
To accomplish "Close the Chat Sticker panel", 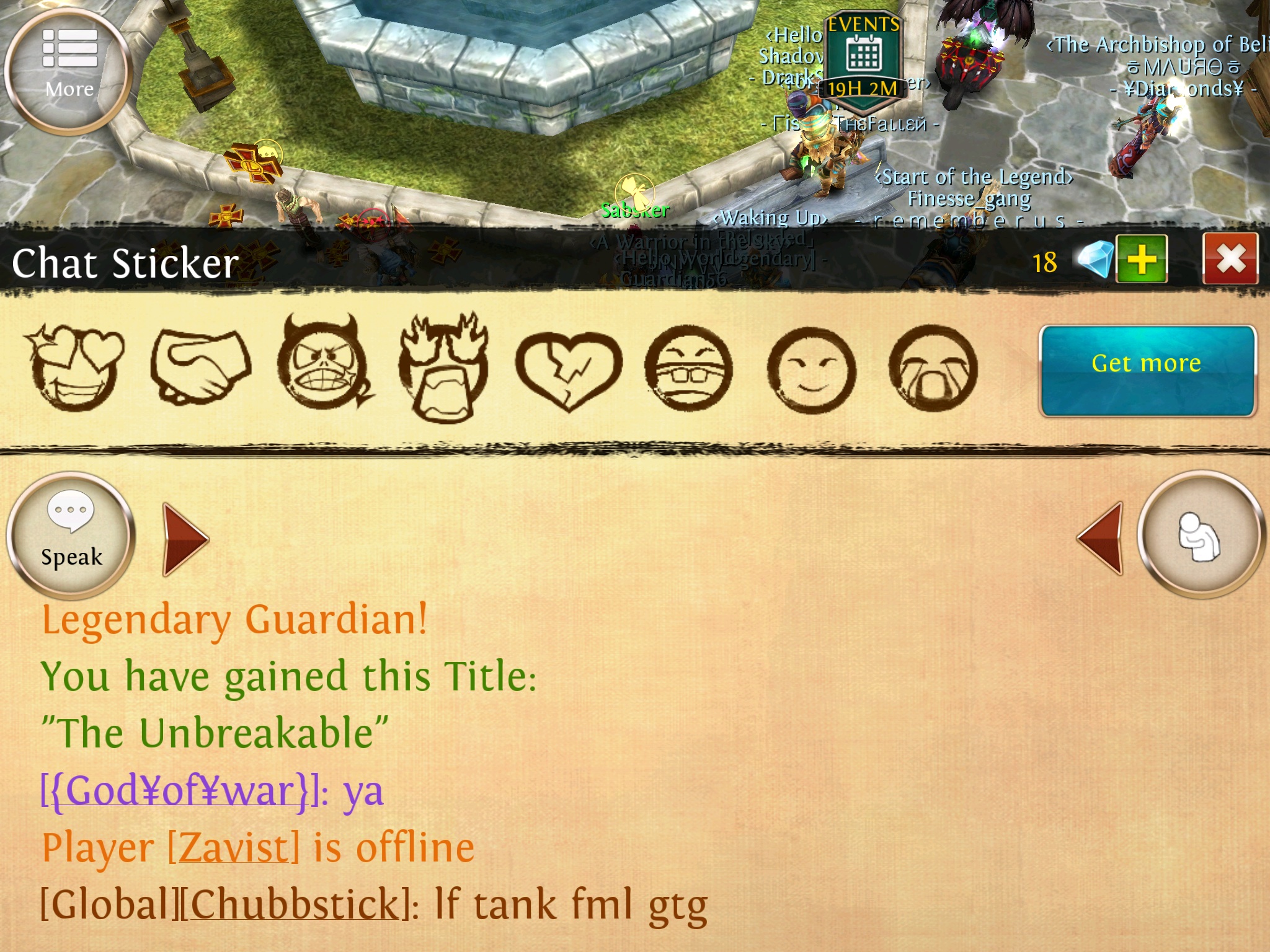I will tap(1230, 259).
